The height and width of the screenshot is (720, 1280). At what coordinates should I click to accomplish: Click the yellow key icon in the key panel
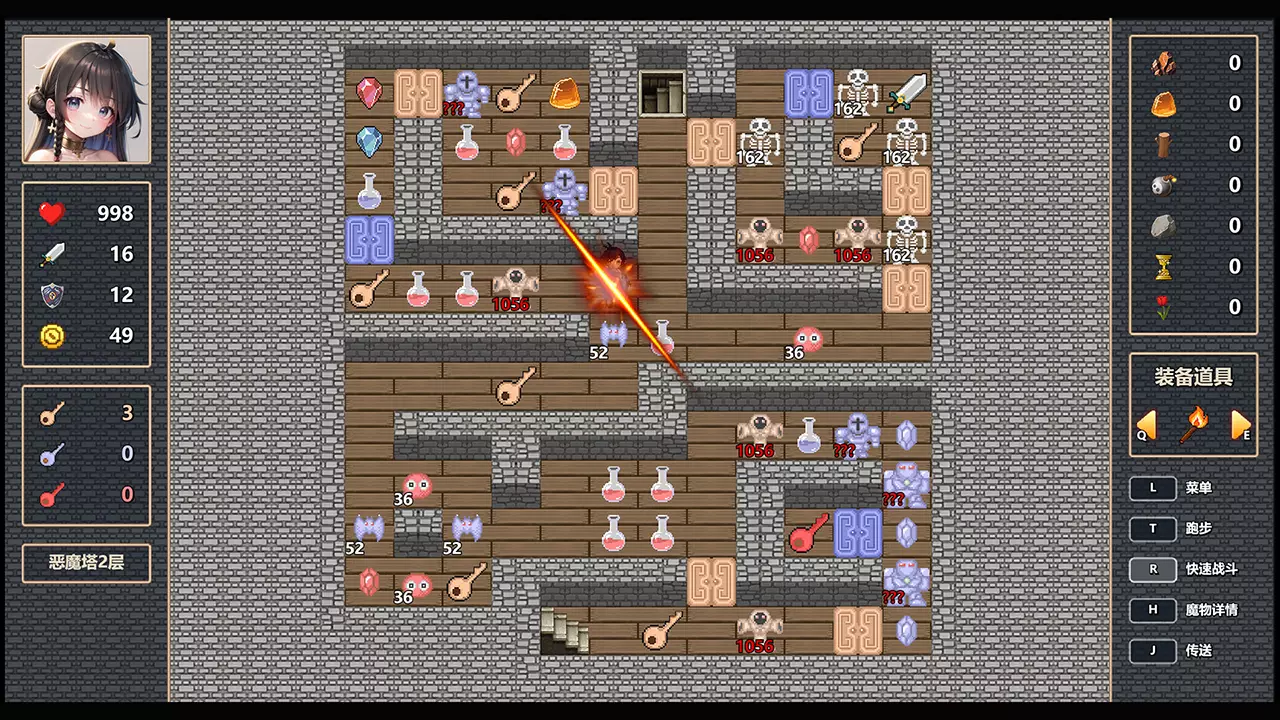click(52, 413)
